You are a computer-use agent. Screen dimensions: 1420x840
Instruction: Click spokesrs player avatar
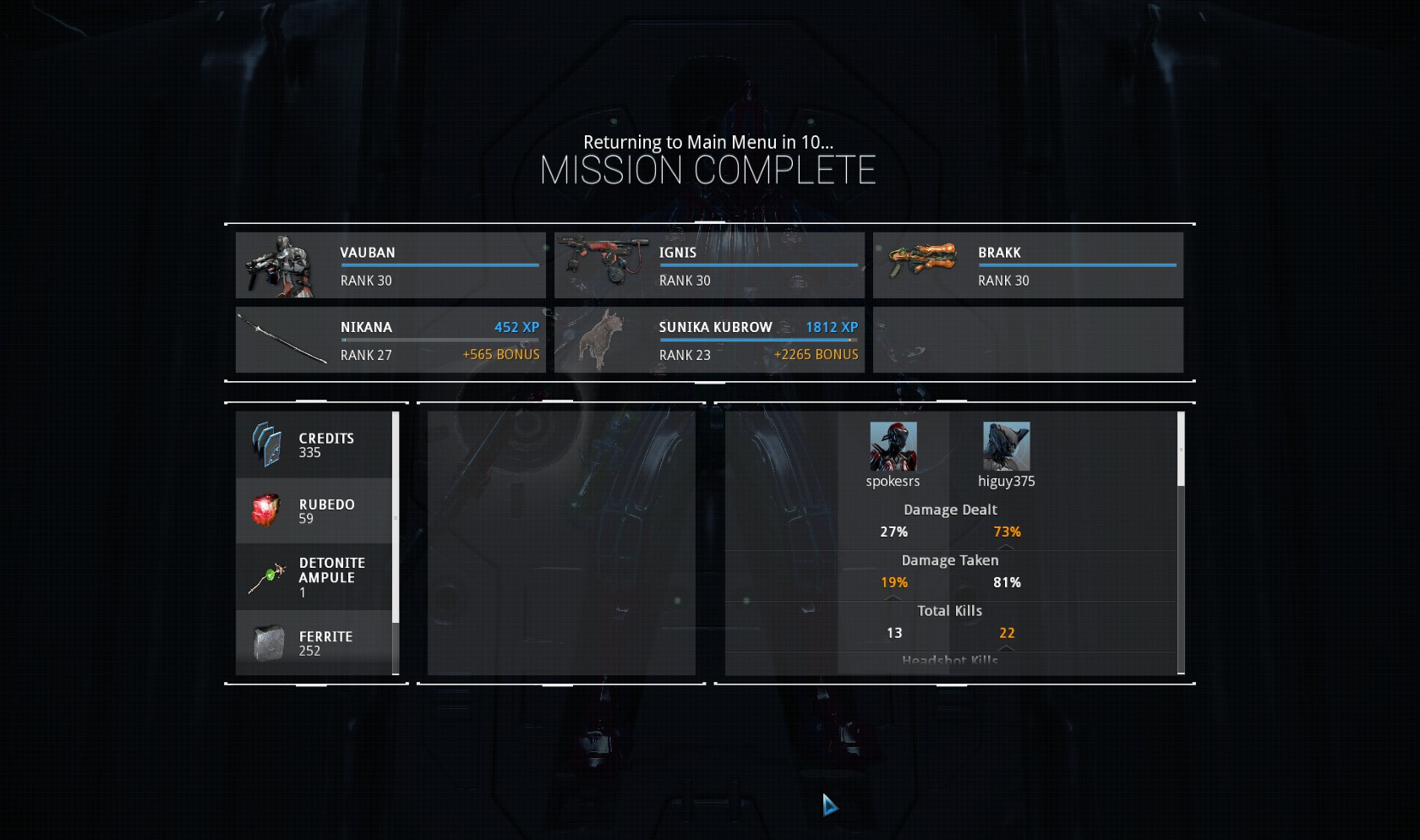pos(893,446)
